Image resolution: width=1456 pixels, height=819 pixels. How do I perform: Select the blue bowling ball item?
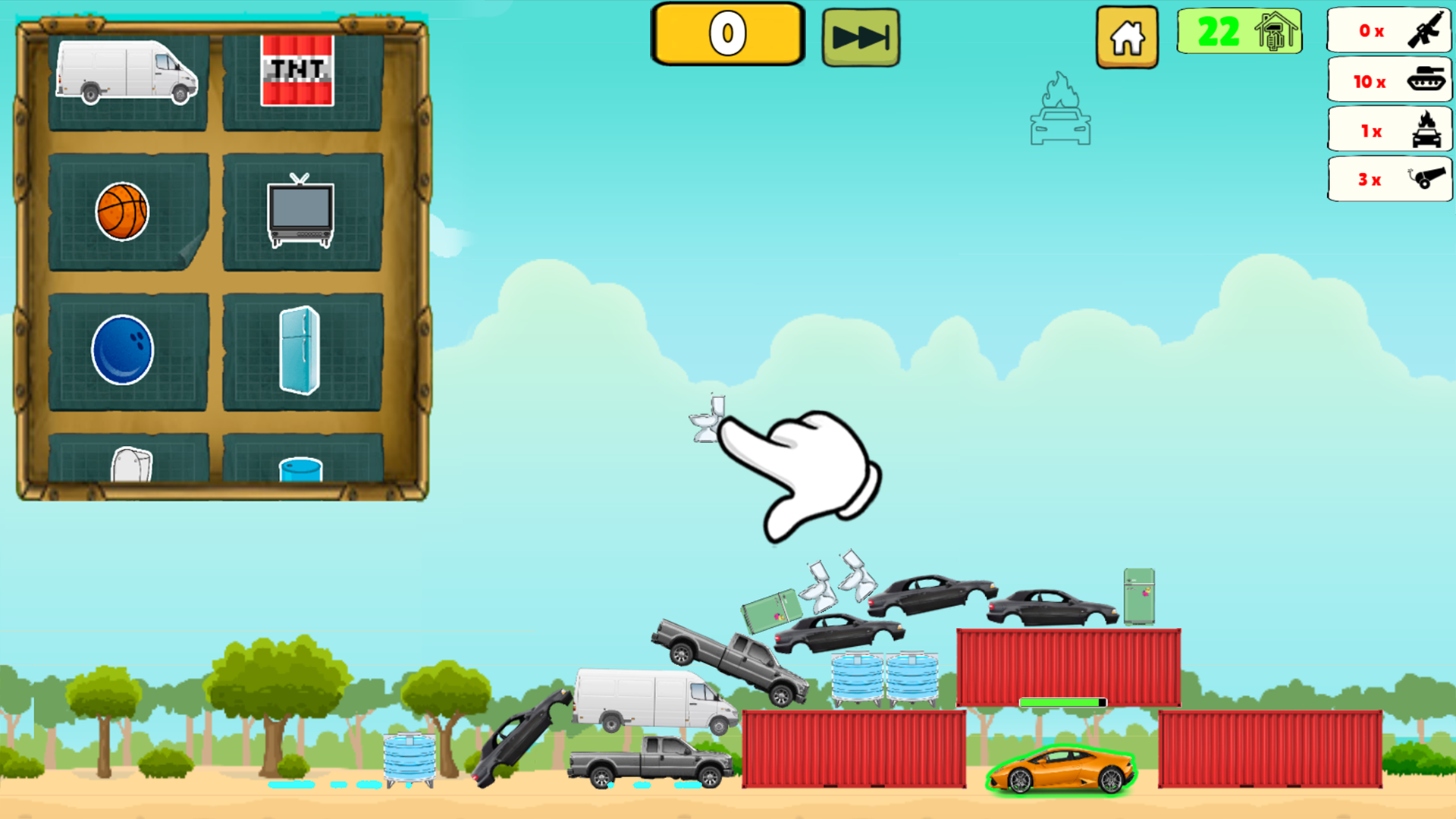point(121,349)
